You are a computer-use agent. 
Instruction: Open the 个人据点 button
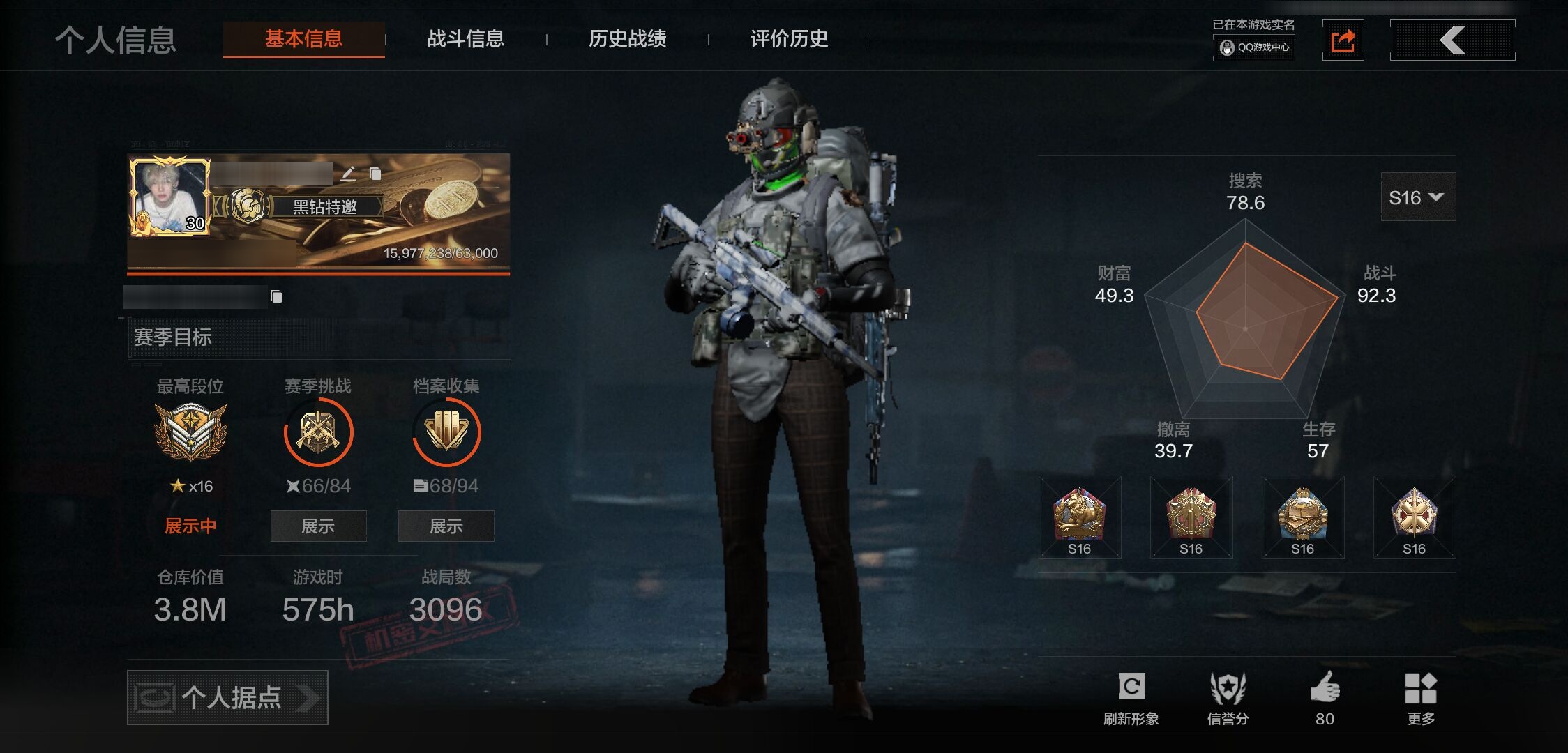pos(227,697)
